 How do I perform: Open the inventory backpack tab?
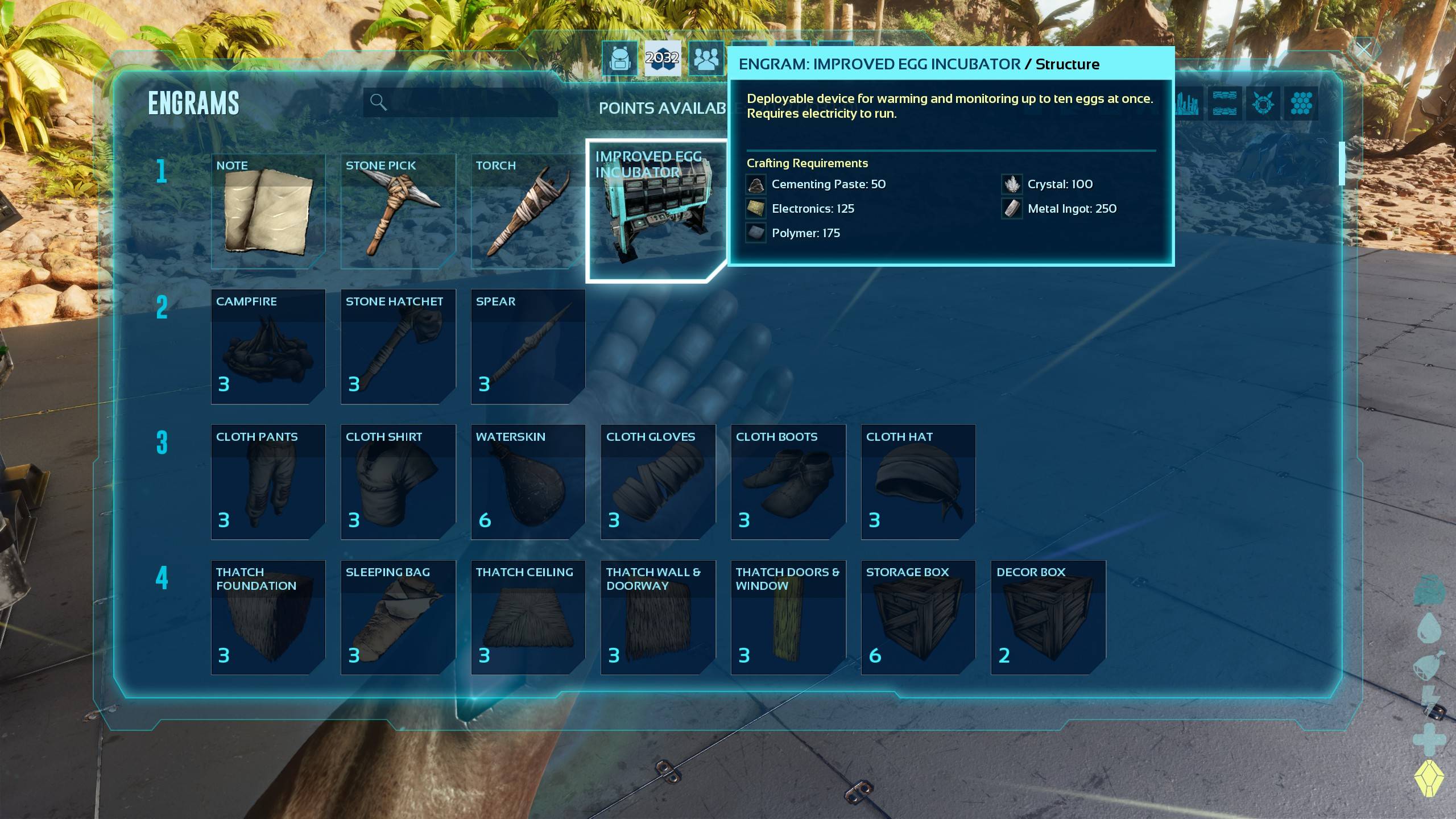point(621,59)
